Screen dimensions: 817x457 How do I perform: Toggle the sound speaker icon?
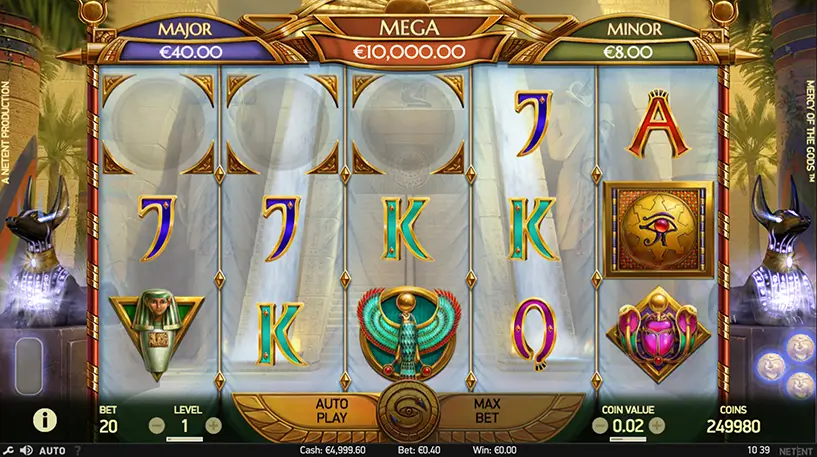coord(25,450)
